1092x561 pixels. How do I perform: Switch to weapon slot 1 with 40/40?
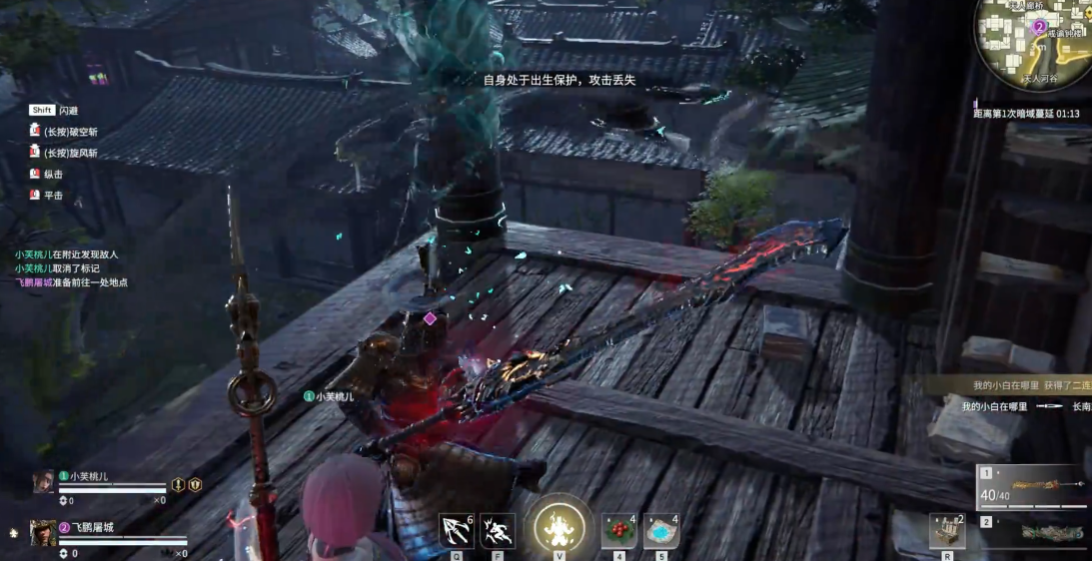[x=1032, y=485]
